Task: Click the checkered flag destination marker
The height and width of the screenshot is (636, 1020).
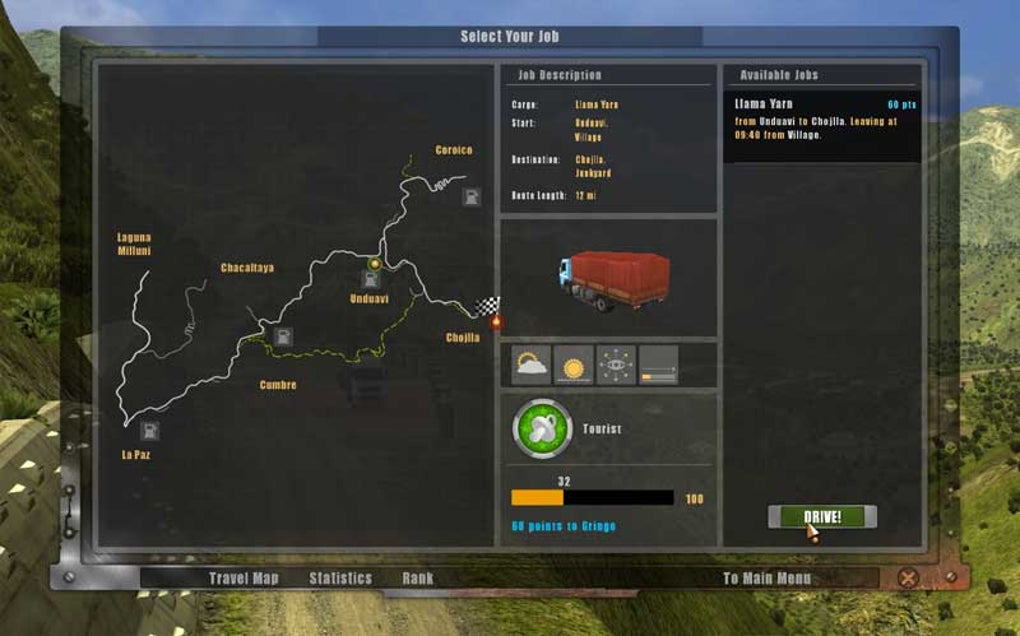Action: click(x=488, y=305)
